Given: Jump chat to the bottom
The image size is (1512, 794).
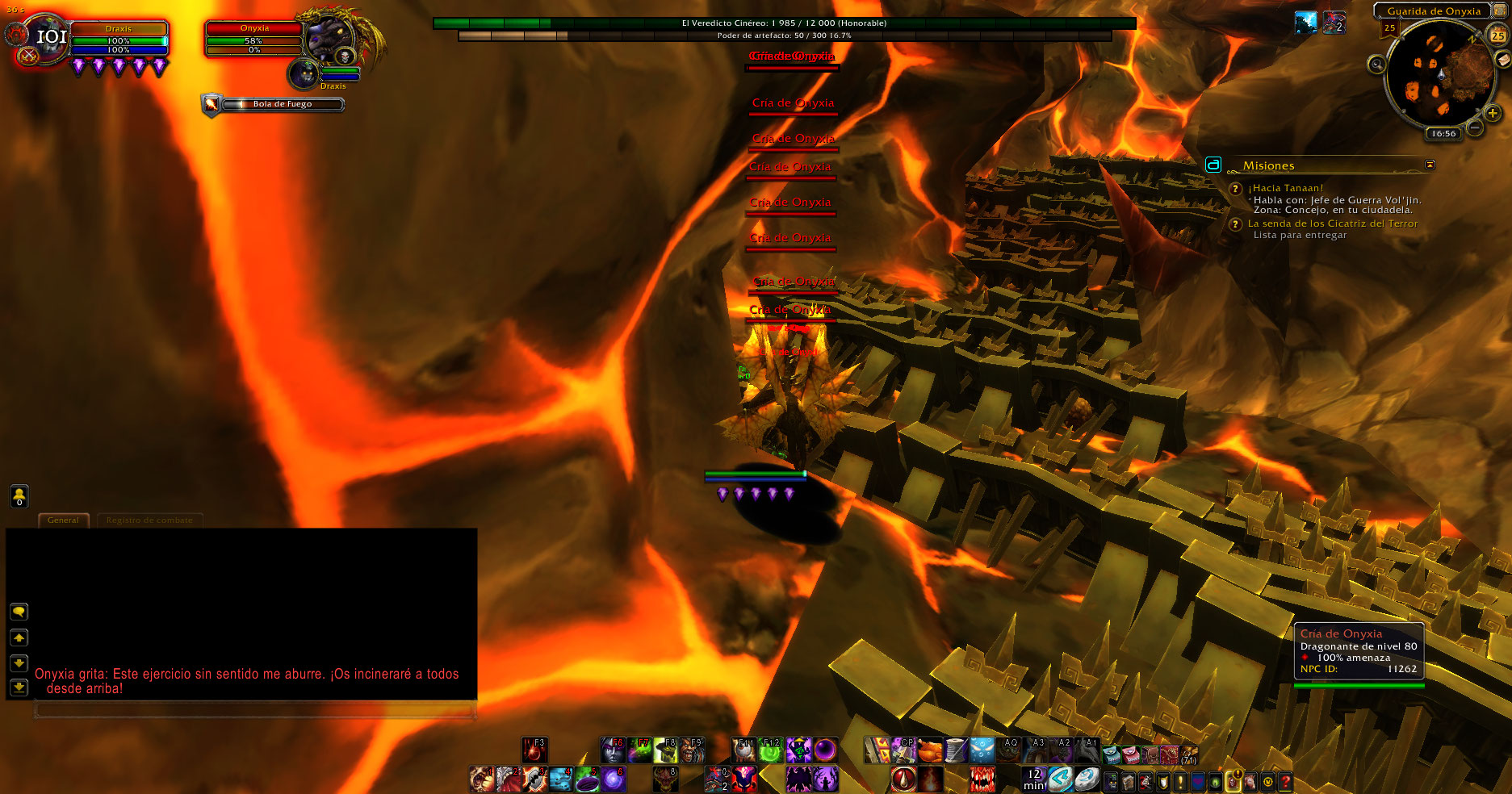Looking at the screenshot, I should click(x=19, y=687).
